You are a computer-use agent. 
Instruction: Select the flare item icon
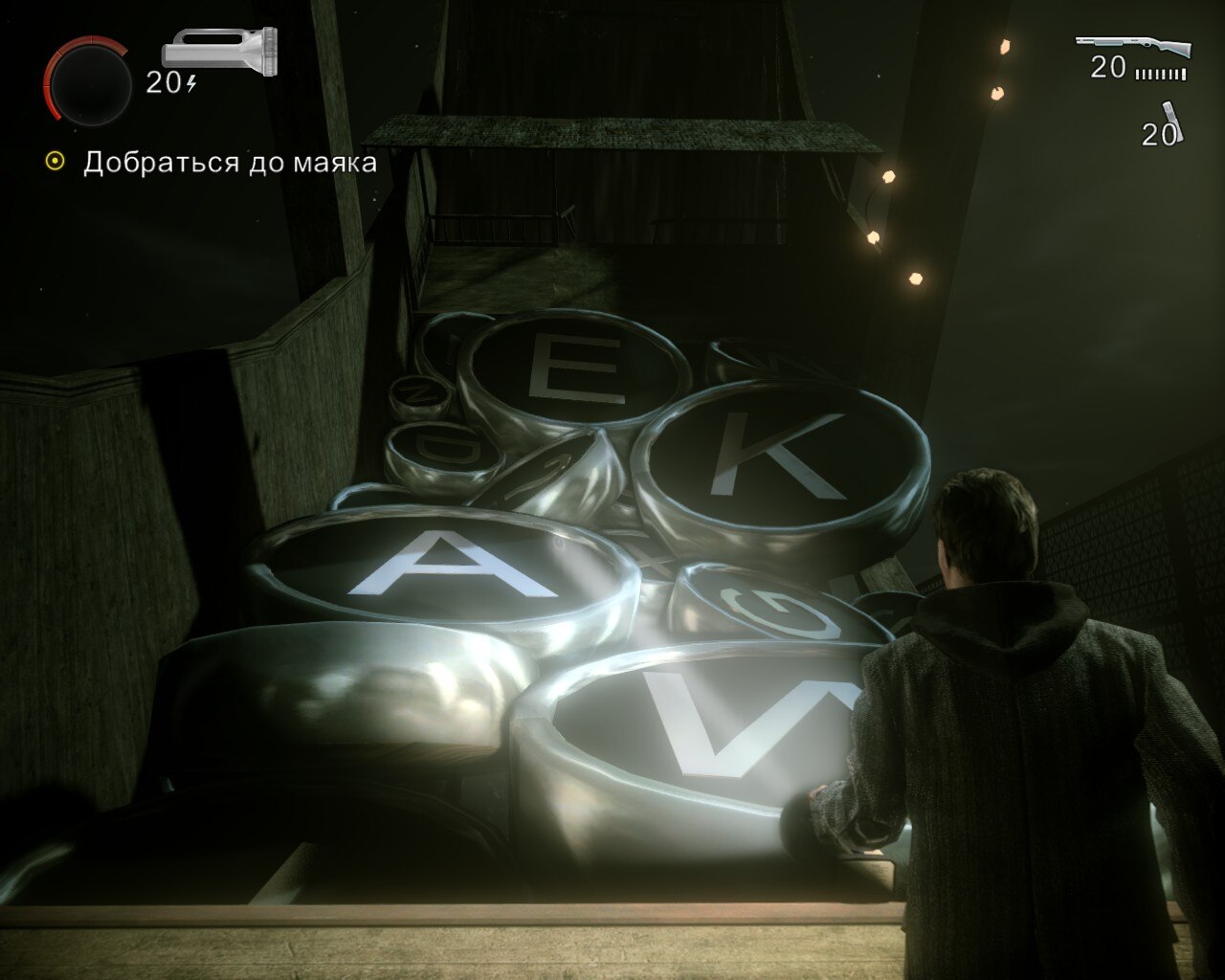coord(1174,121)
